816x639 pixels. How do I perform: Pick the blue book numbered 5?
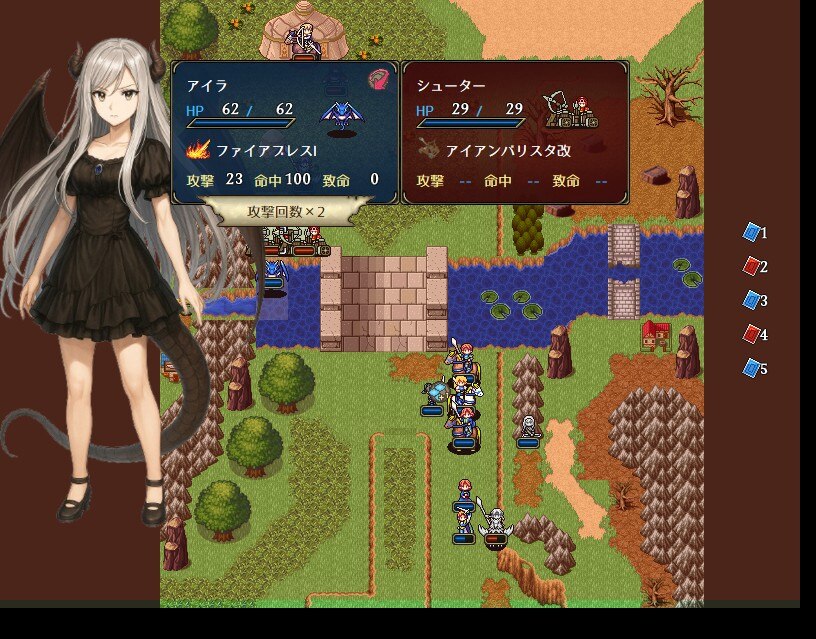coord(751,368)
